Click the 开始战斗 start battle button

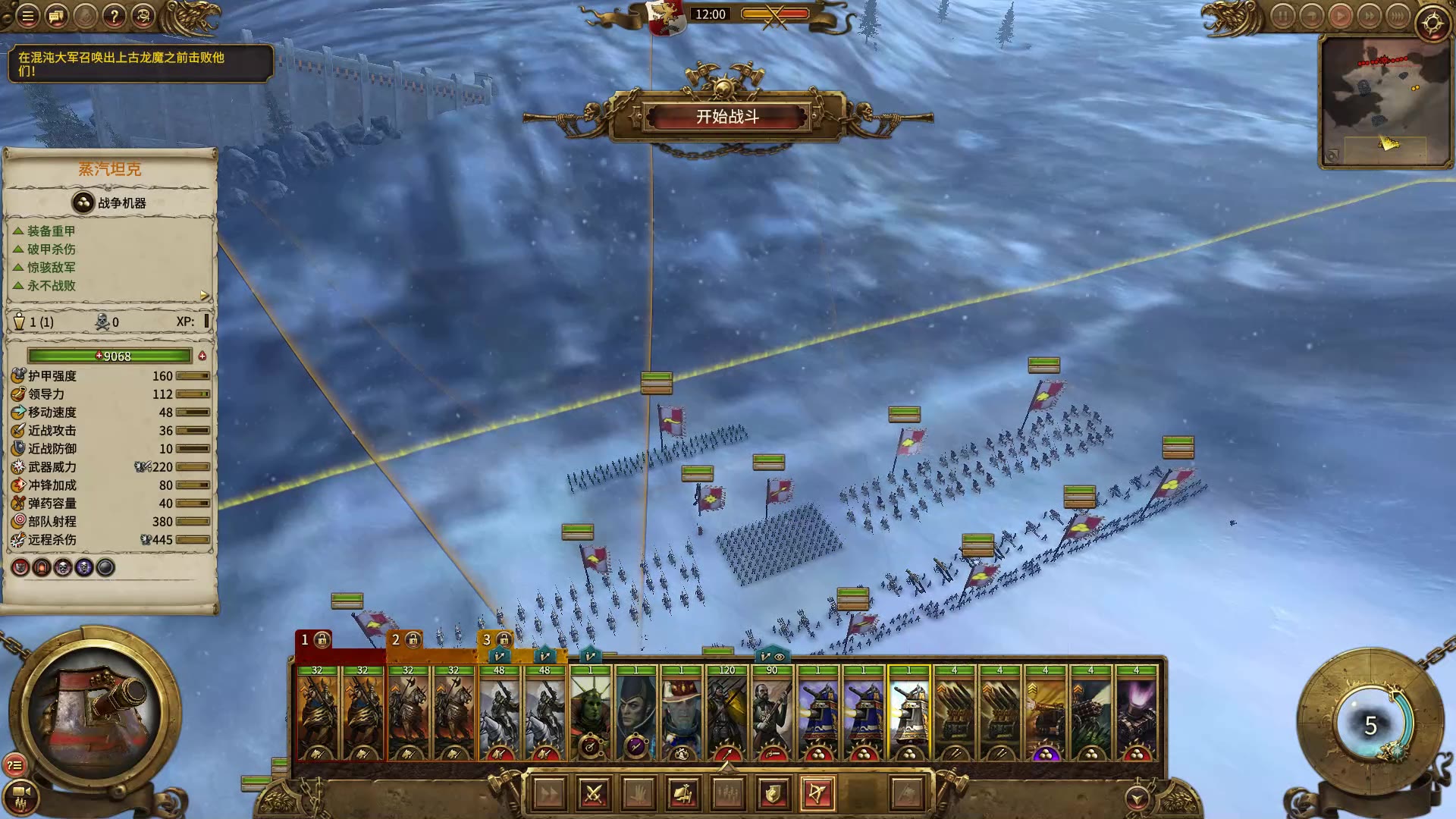click(x=727, y=117)
